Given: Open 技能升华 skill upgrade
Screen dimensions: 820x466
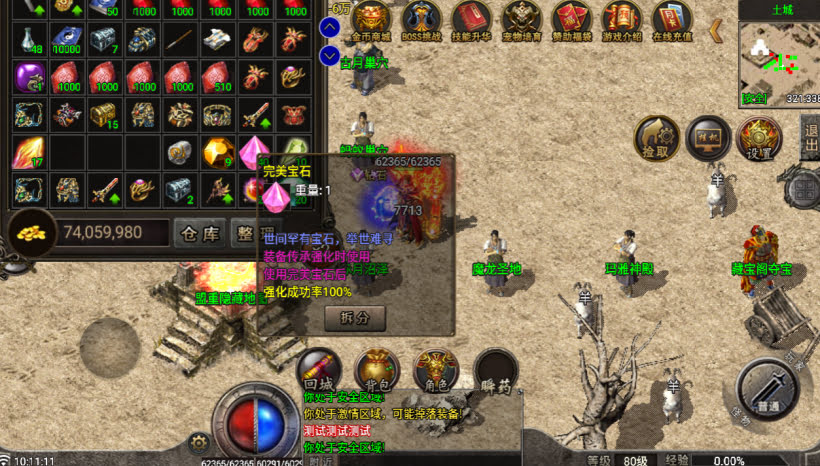Looking at the screenshot, I should (471, 20).
